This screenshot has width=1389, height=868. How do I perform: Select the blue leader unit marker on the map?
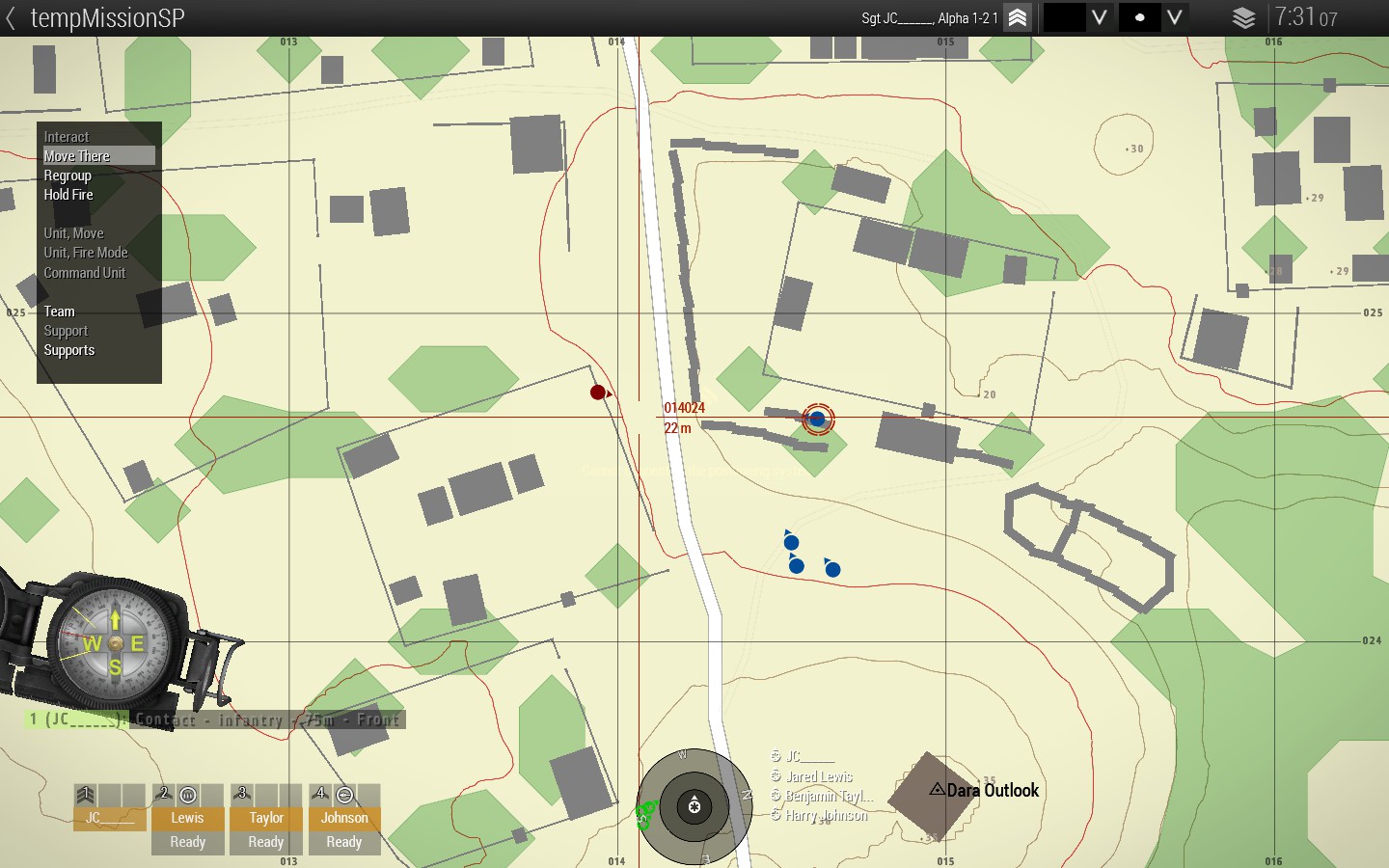817,420
